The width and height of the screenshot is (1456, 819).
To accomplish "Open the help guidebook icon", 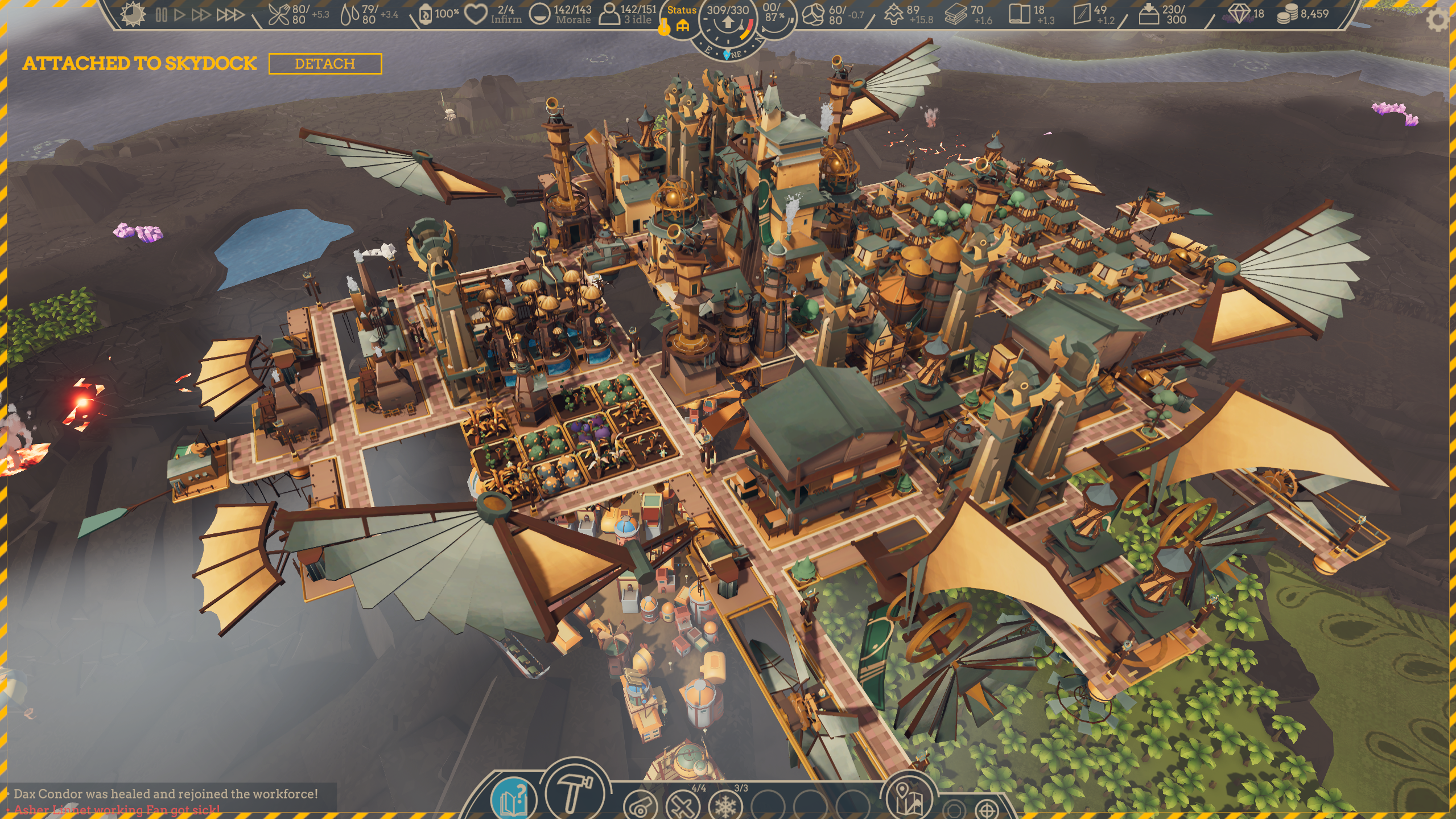I will [x=513, y=799].
